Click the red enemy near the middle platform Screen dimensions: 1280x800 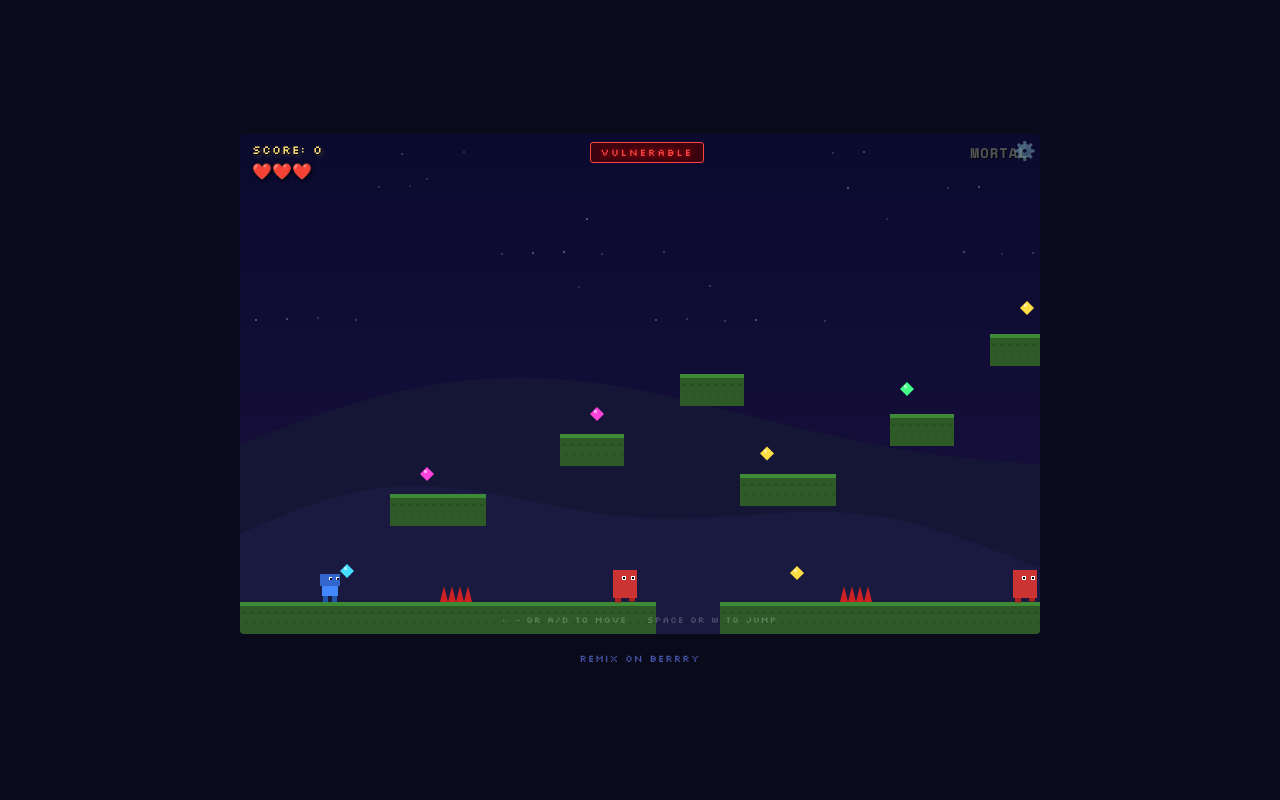[625, 585]
